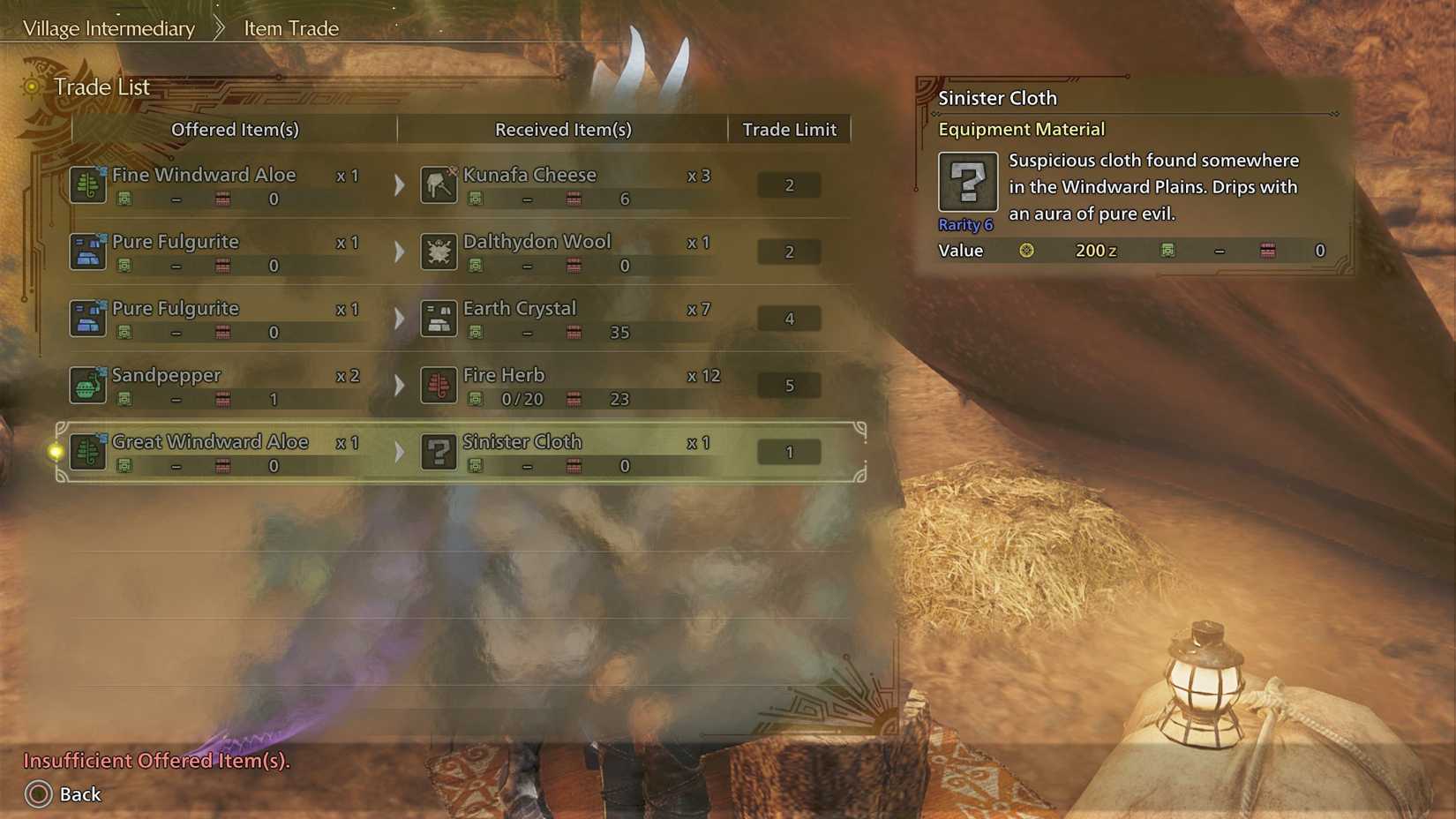Select the Fire Herb item icon
The image size is (1456, 819).
tap(439, 385)
